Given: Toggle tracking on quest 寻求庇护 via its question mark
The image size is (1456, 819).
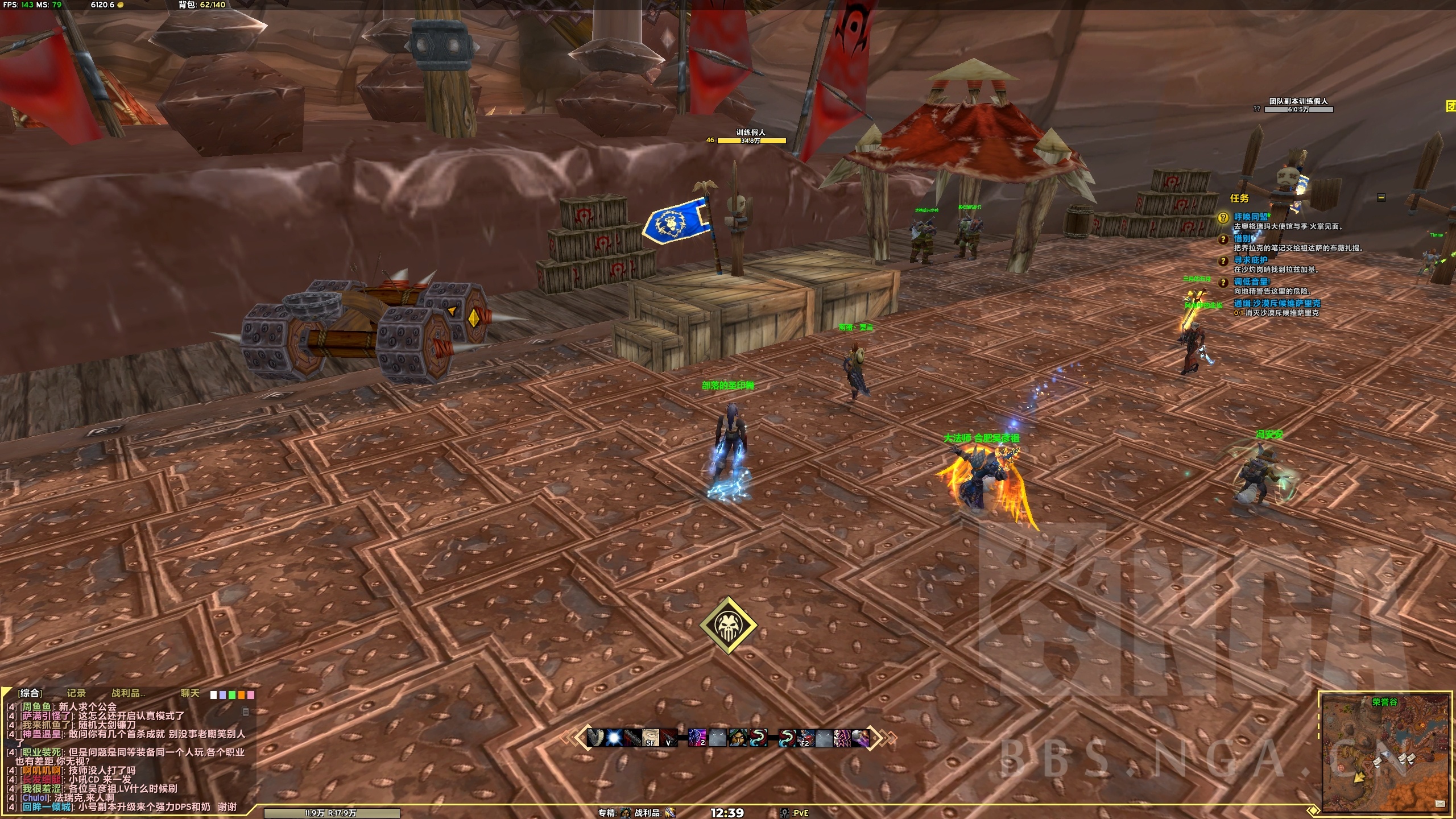Looking at the screenshot, I should [x=1223, y=262].
